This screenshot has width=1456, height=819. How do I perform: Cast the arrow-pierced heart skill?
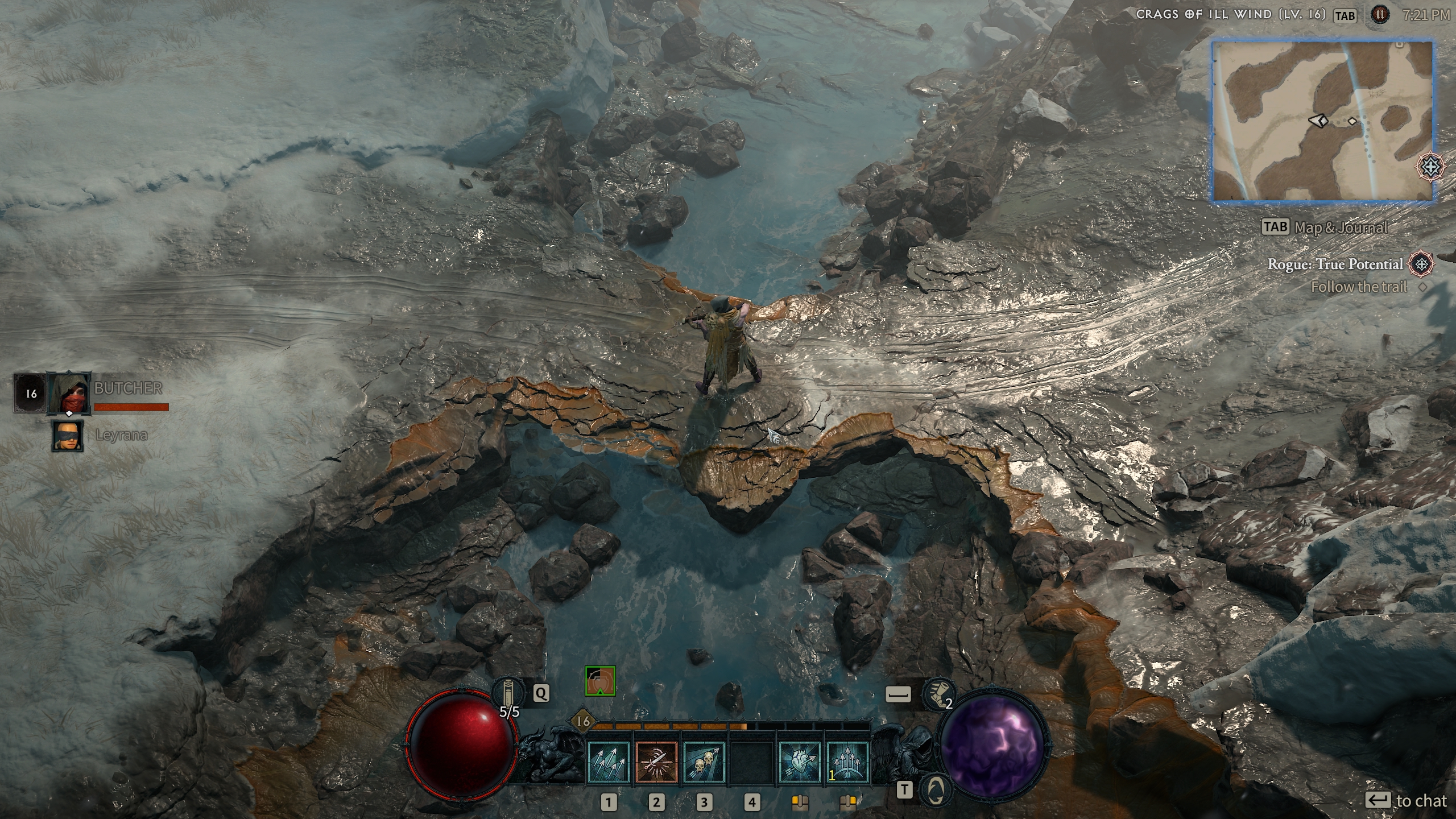click(x=800, y=762)
